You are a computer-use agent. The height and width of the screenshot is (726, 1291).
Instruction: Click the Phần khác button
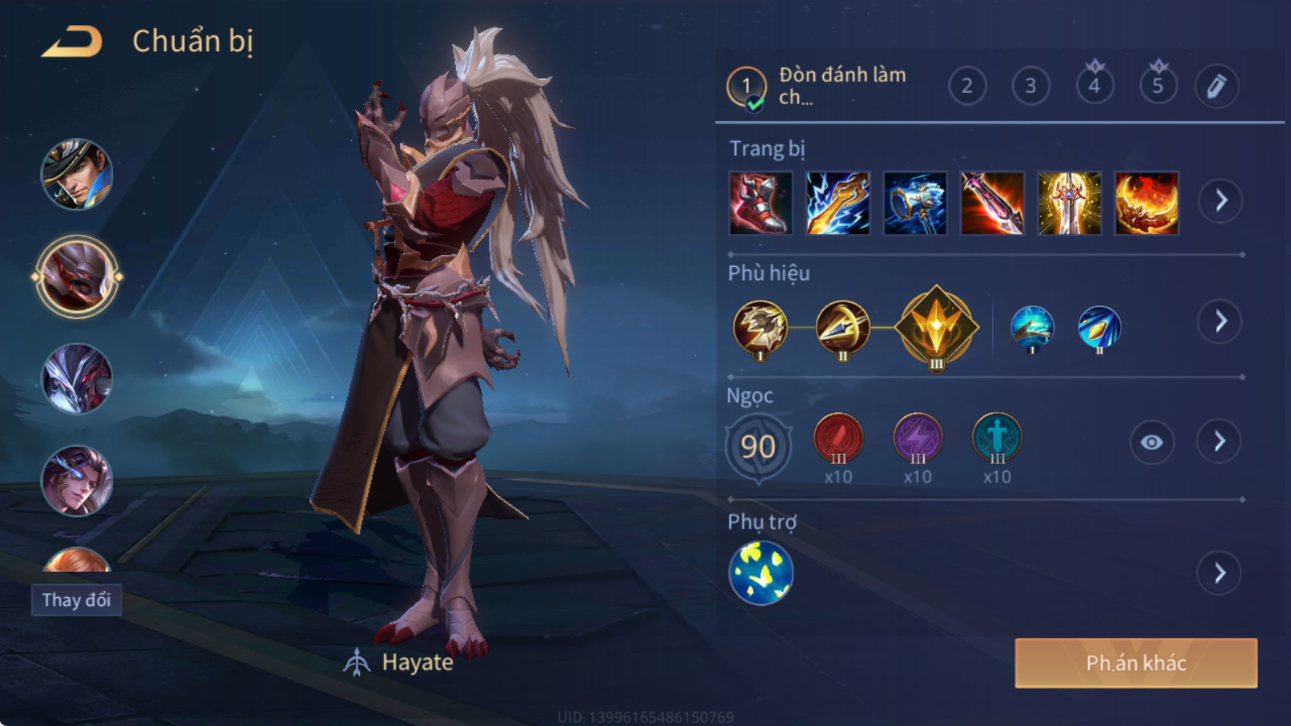tap(1136, 663)
